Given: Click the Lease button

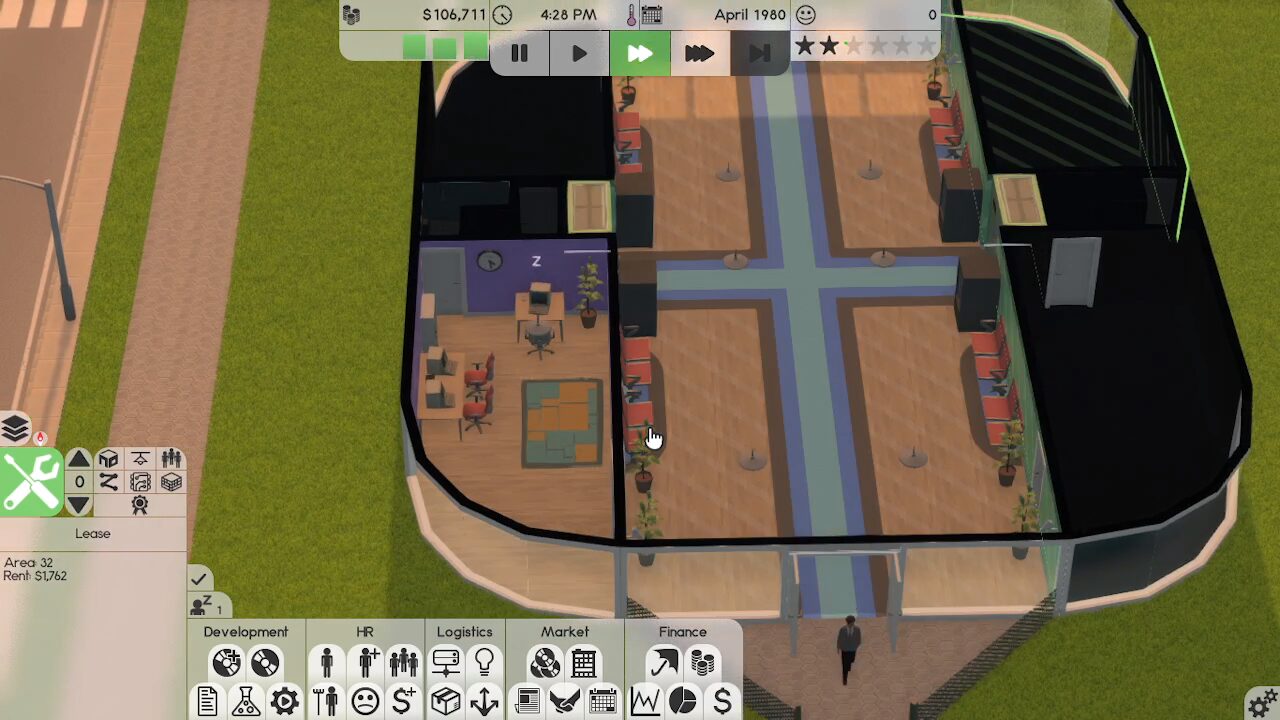Looking at the screenshot, I should (92, 534).
